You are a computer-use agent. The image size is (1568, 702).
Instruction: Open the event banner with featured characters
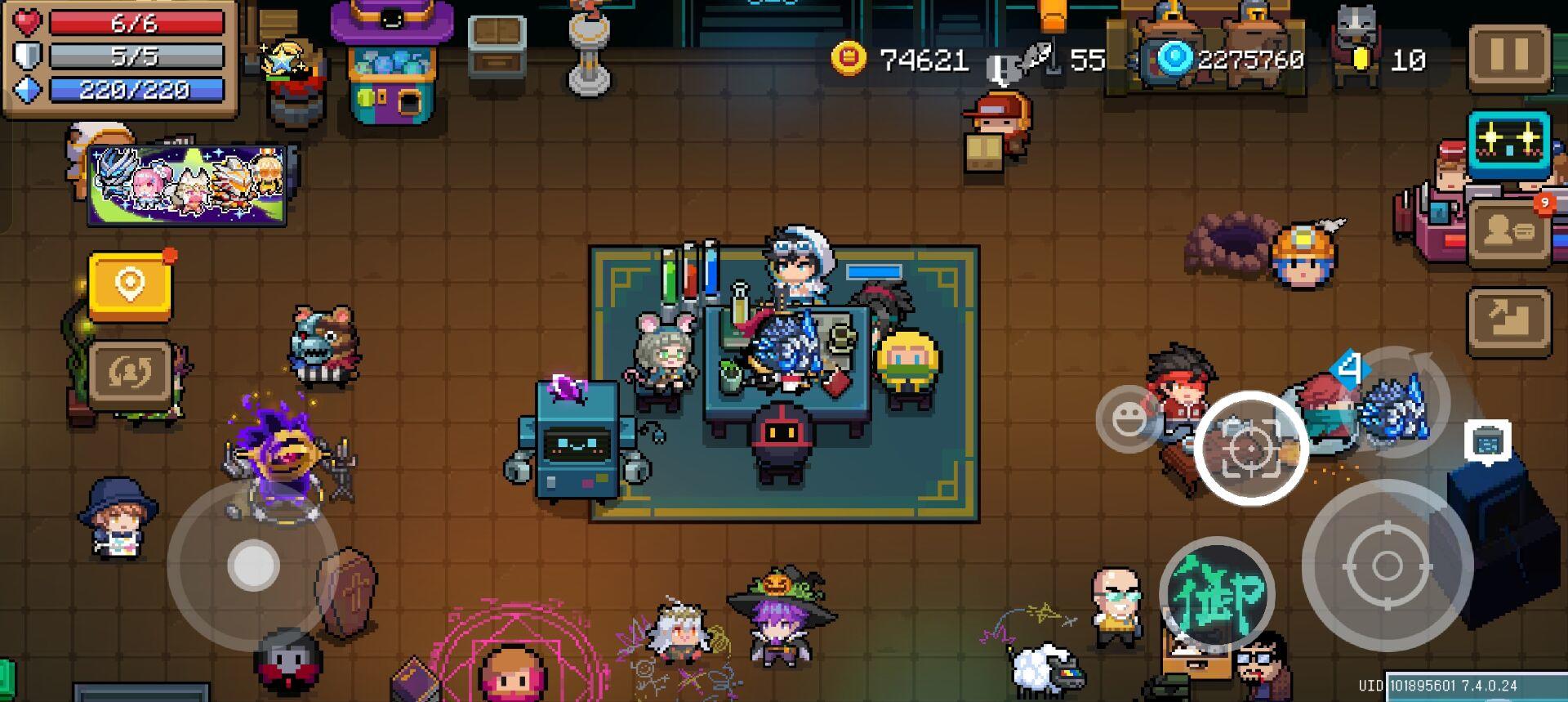point(186,184)
